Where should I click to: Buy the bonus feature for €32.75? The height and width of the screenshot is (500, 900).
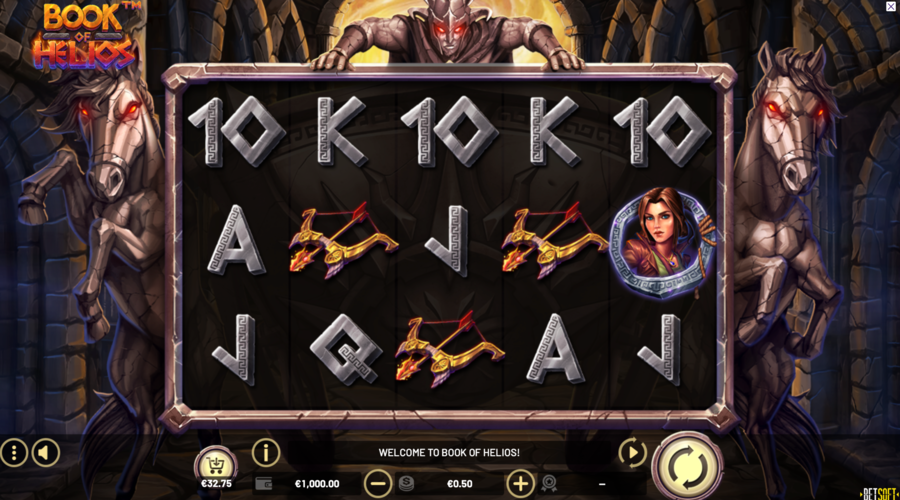pyautogui.click(x=215, y=466)
